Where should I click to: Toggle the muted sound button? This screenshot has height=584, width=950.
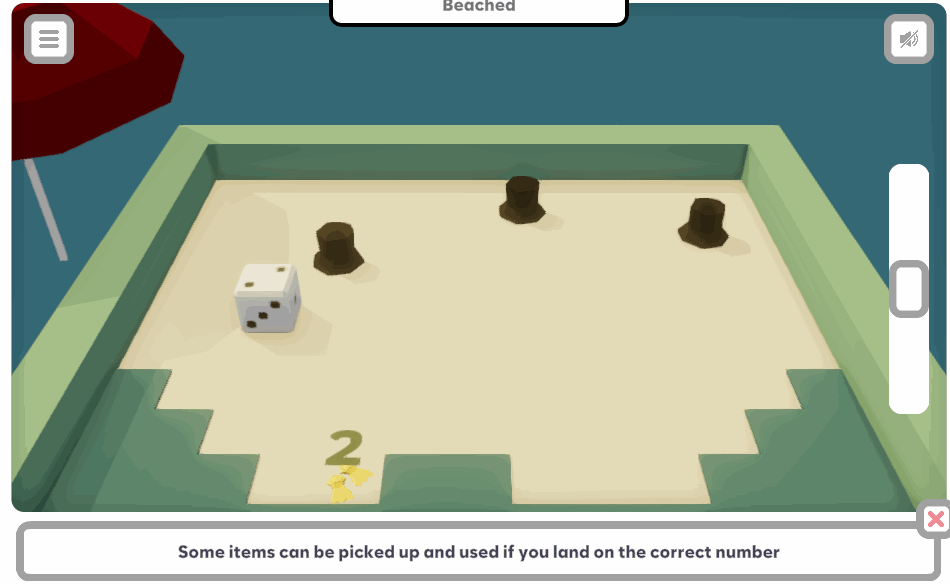pyautogui.click(x=908, y=40)
